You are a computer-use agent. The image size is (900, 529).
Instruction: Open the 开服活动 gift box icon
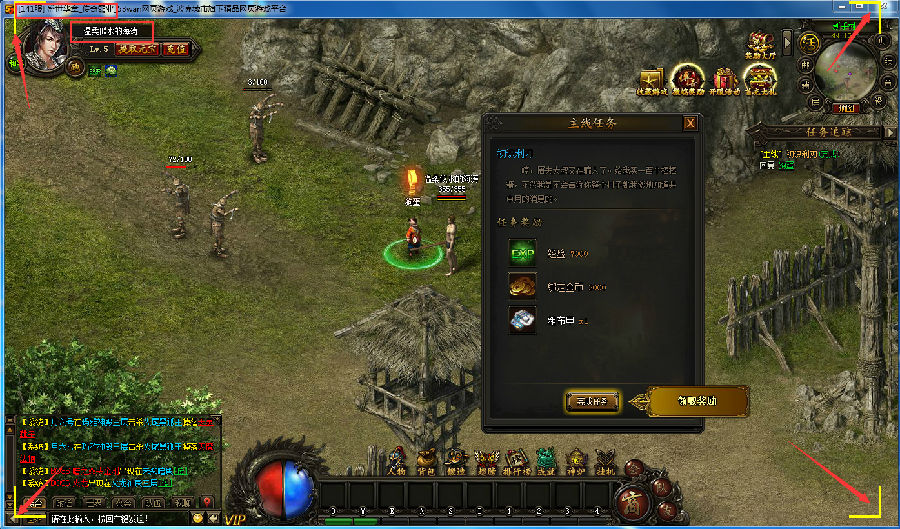[724, 78]
